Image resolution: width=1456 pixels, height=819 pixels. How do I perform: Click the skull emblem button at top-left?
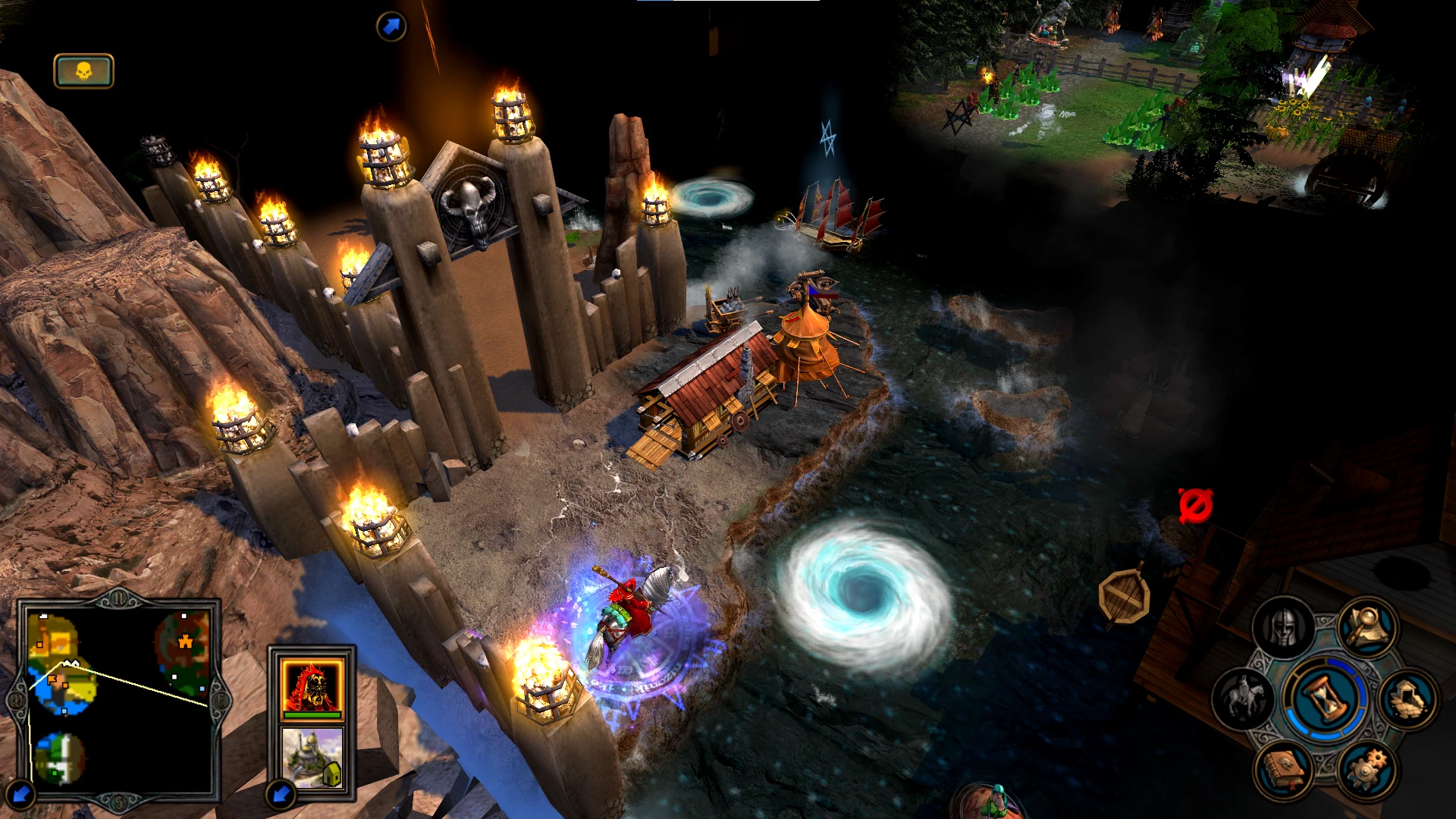(x=83, y=71)
